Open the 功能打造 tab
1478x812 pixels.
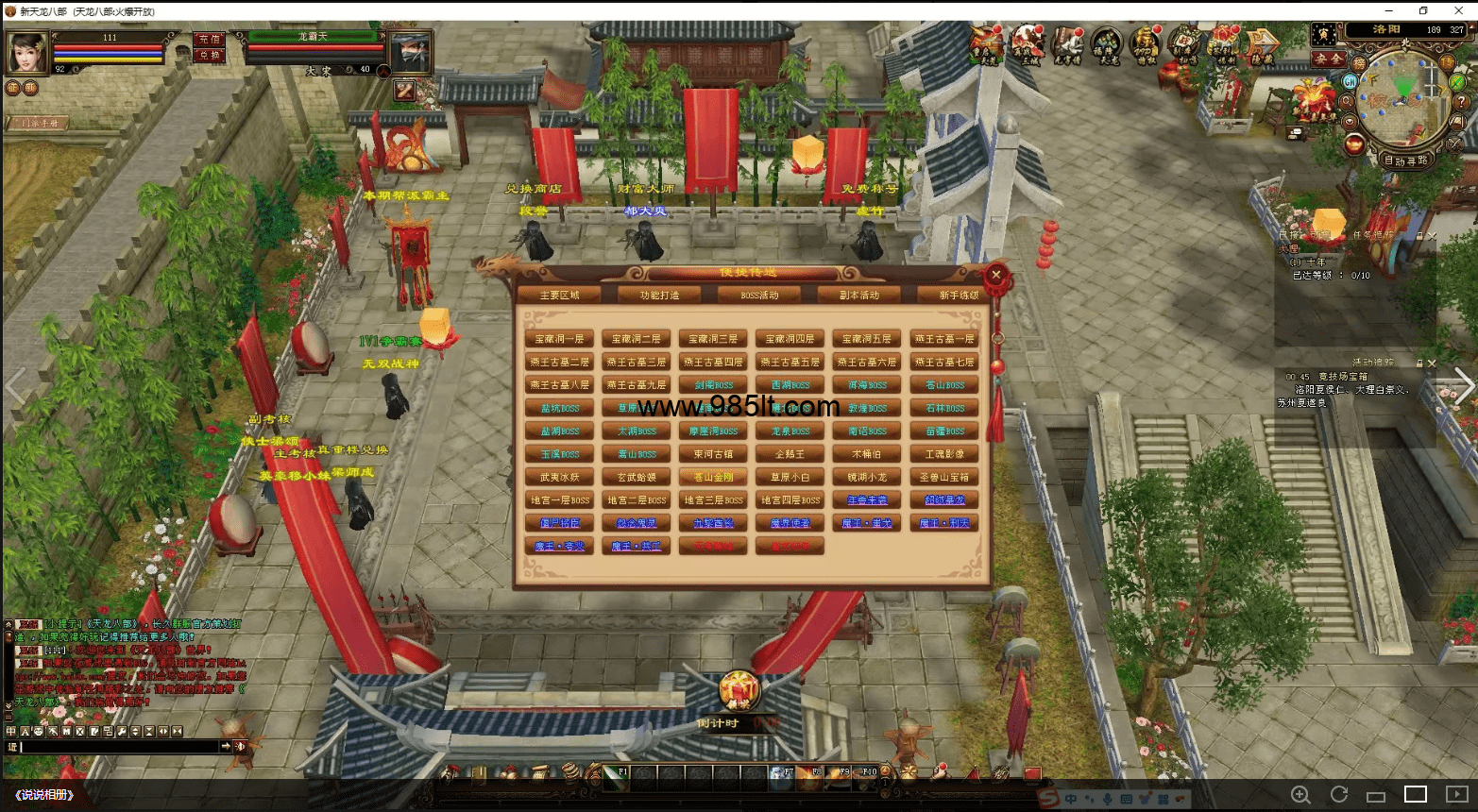coord(659,296)
